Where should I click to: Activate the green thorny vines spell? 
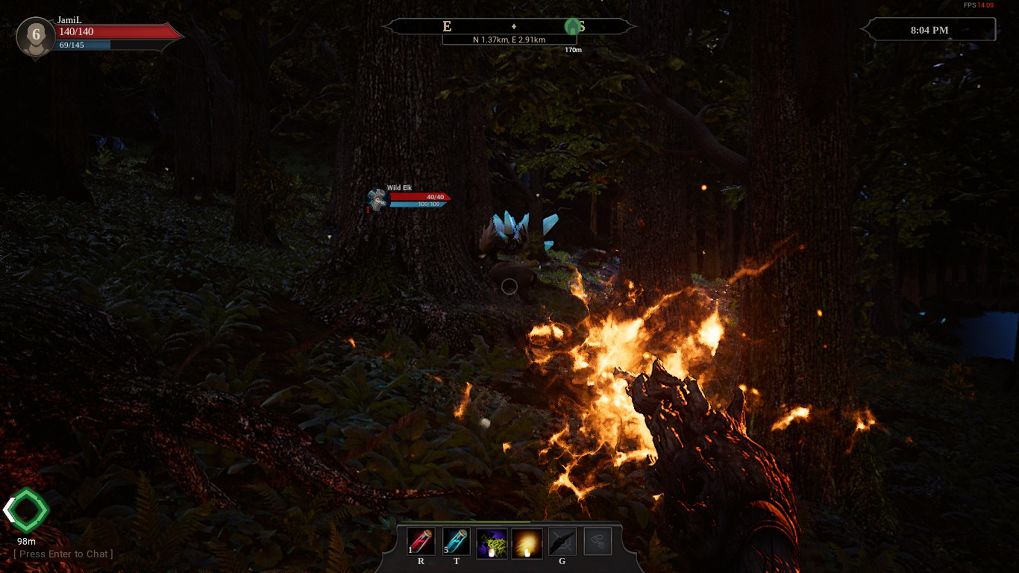click(x=491, y=543)
